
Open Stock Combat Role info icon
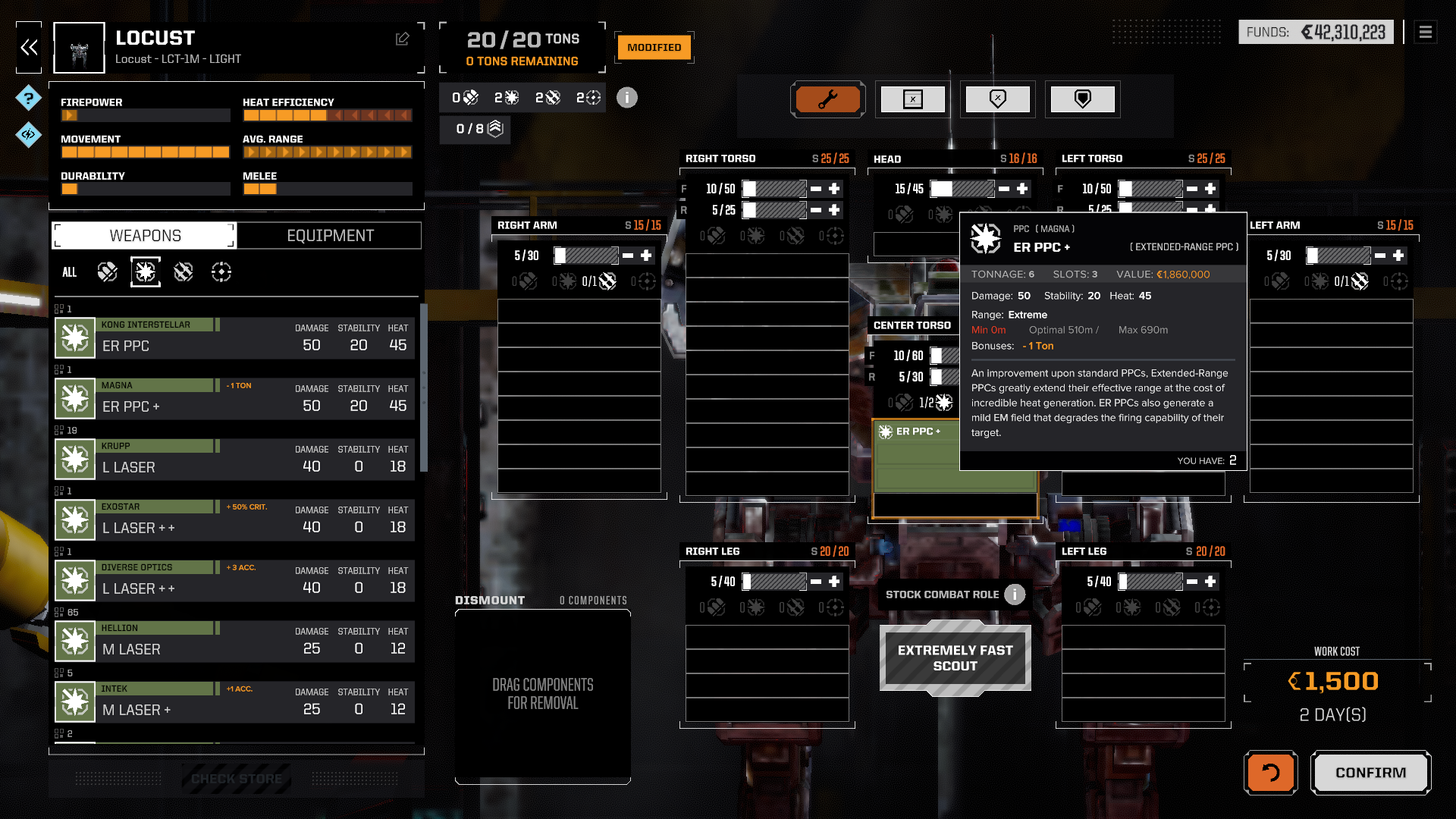click(x=1015, y=595)
